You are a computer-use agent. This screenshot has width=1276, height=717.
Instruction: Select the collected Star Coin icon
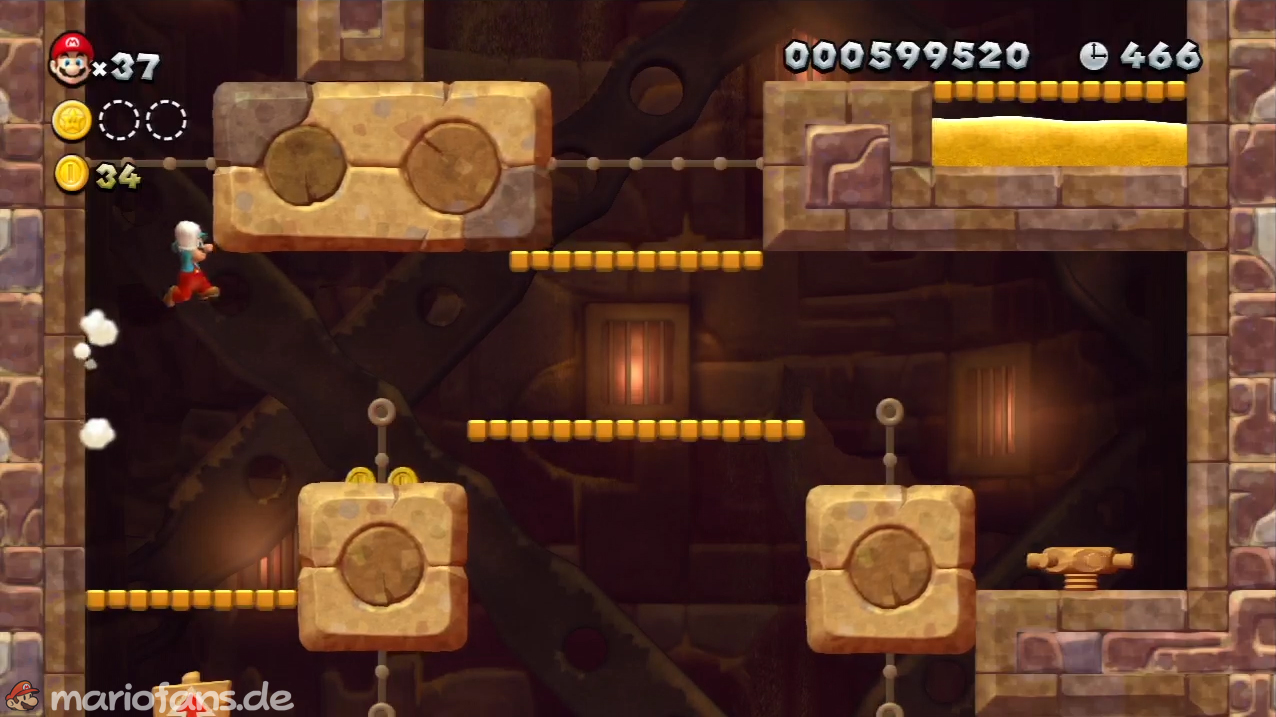[72, 120]
